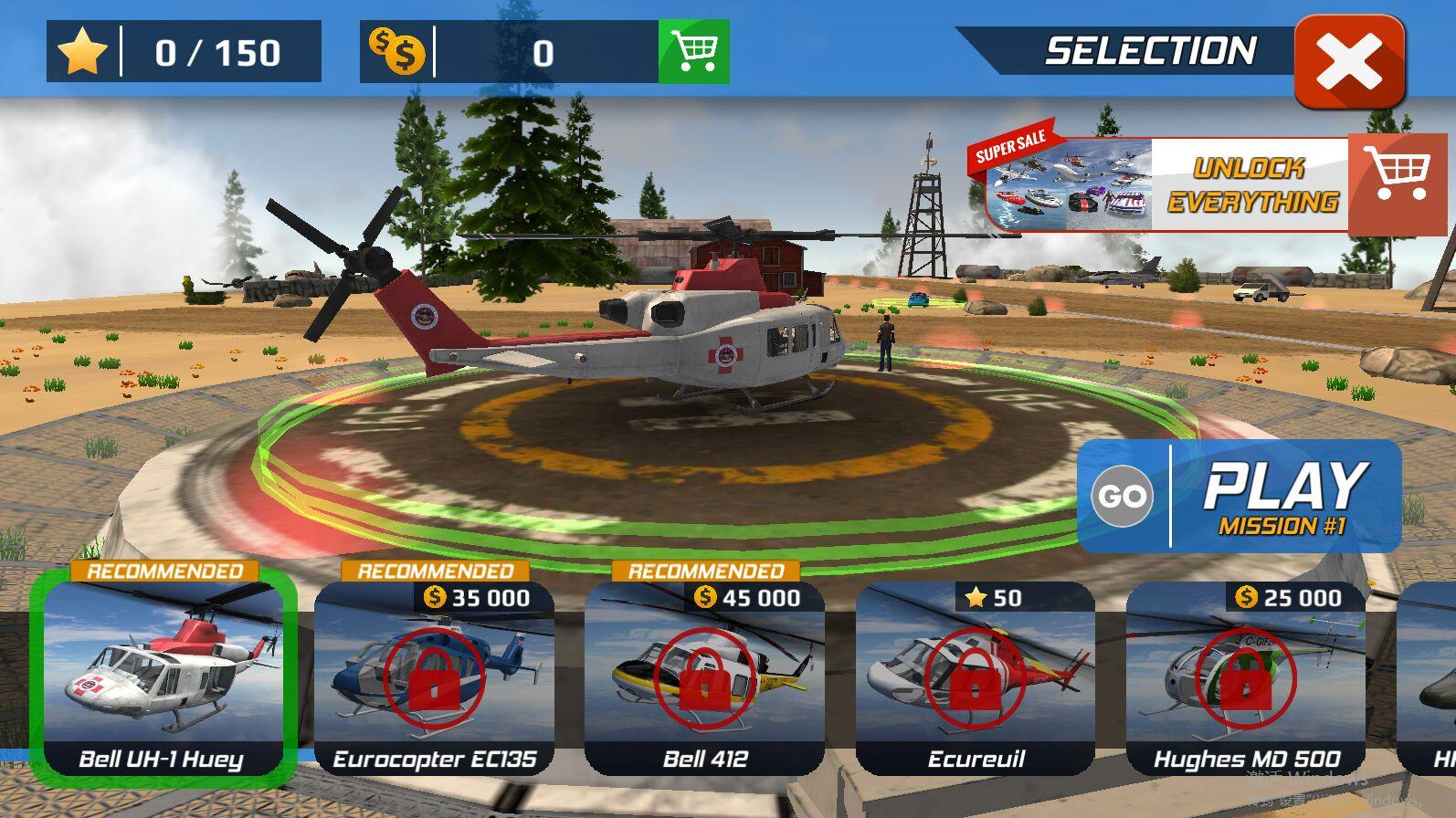The height and width of the screenshot is (818, 1456).
Task: Close the Selection screen with red X
Action: coord(1349,62)
